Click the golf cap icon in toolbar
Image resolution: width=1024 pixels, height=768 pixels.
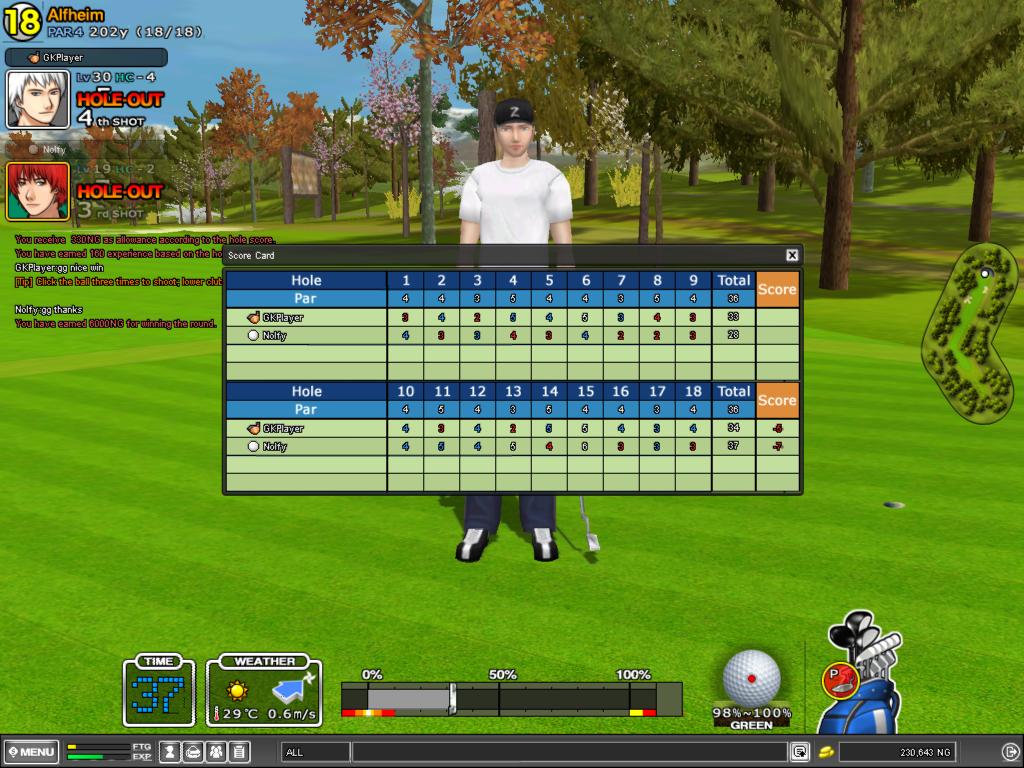tap(193, 751)
